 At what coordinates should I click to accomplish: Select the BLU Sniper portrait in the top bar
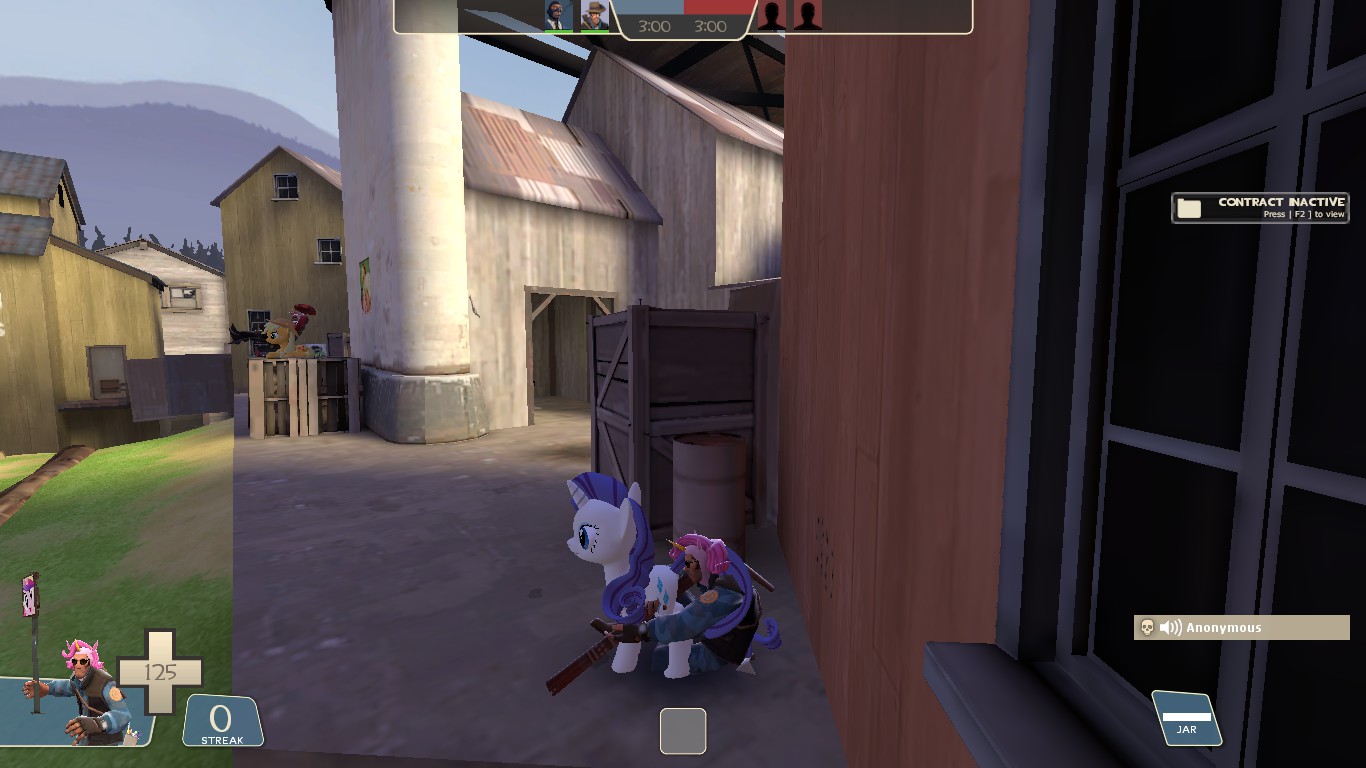(x=595, y=15)
